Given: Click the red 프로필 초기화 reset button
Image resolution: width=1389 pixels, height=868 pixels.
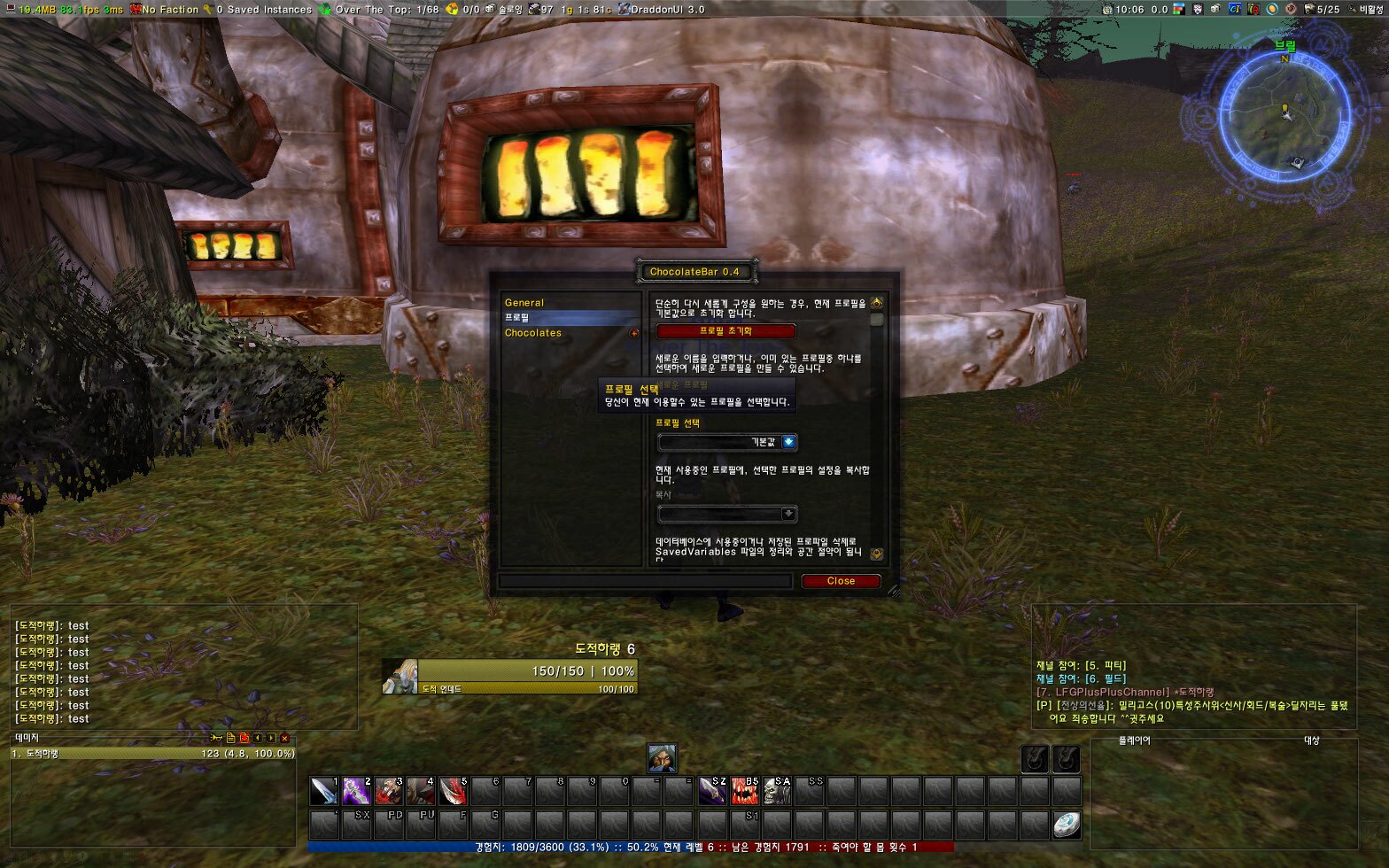Looking at the screenshot, I should pos(726,331).
